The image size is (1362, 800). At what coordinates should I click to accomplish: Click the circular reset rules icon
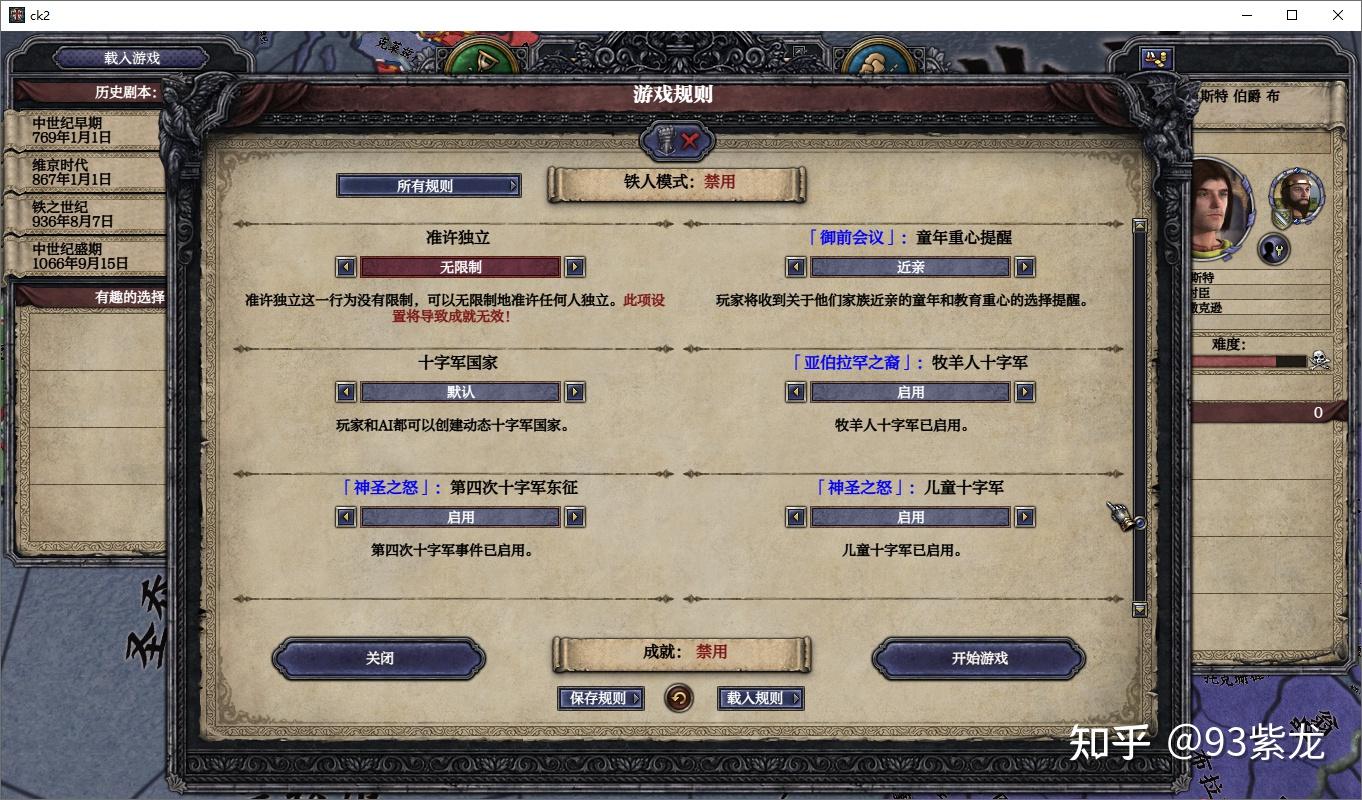[x=679, y=699]
